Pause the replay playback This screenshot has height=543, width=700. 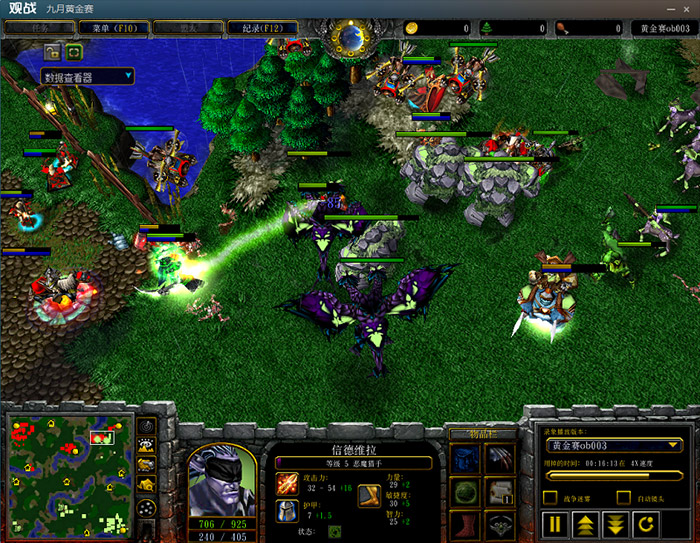[555, 524]
